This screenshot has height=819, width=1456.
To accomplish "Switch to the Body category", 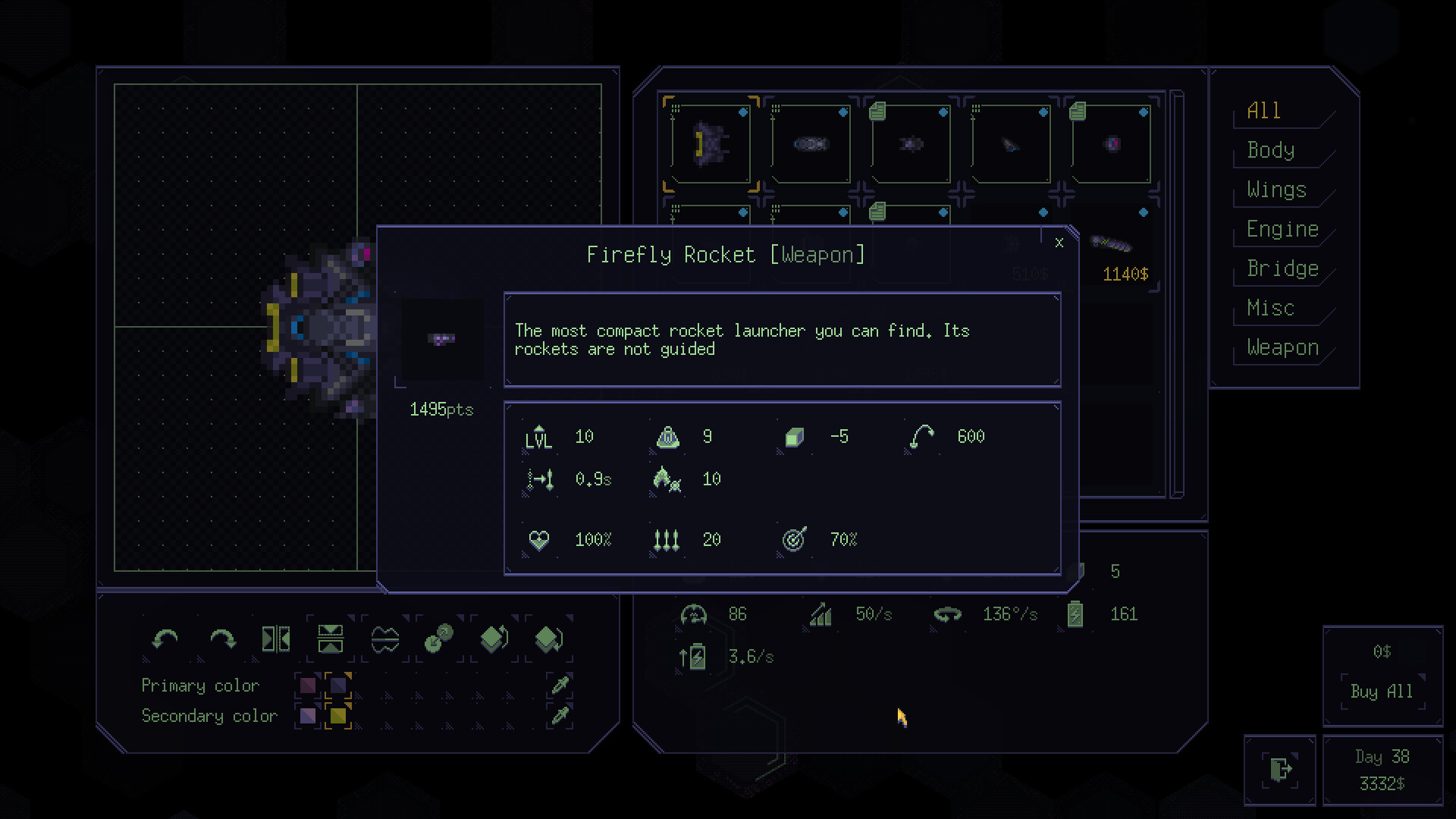I will tap(1271, 150).
